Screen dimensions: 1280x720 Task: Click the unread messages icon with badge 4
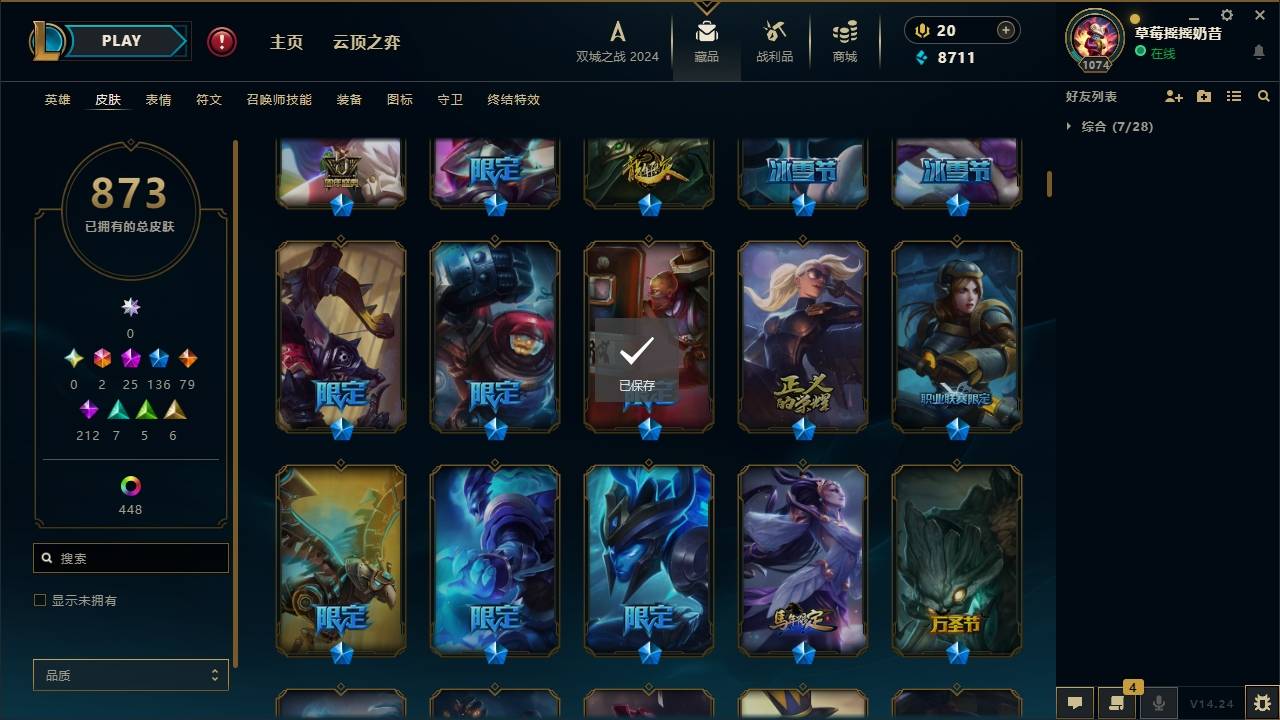click(x=1113, y=703)
